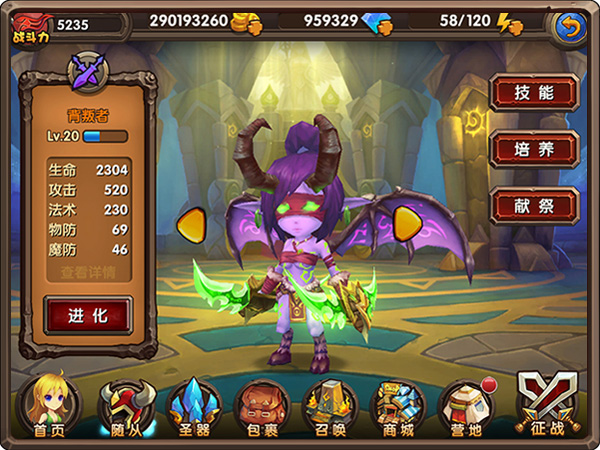Switch to the 随从 followers menu

126,406
